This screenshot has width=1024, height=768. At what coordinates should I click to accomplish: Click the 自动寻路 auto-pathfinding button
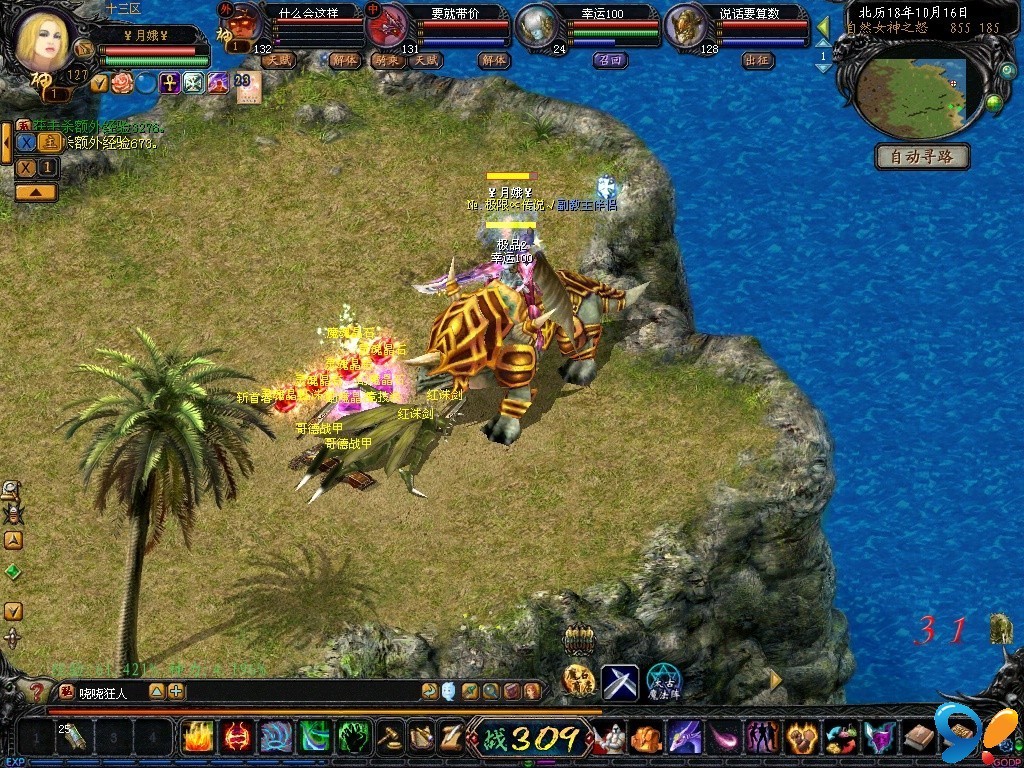(922, 157)
